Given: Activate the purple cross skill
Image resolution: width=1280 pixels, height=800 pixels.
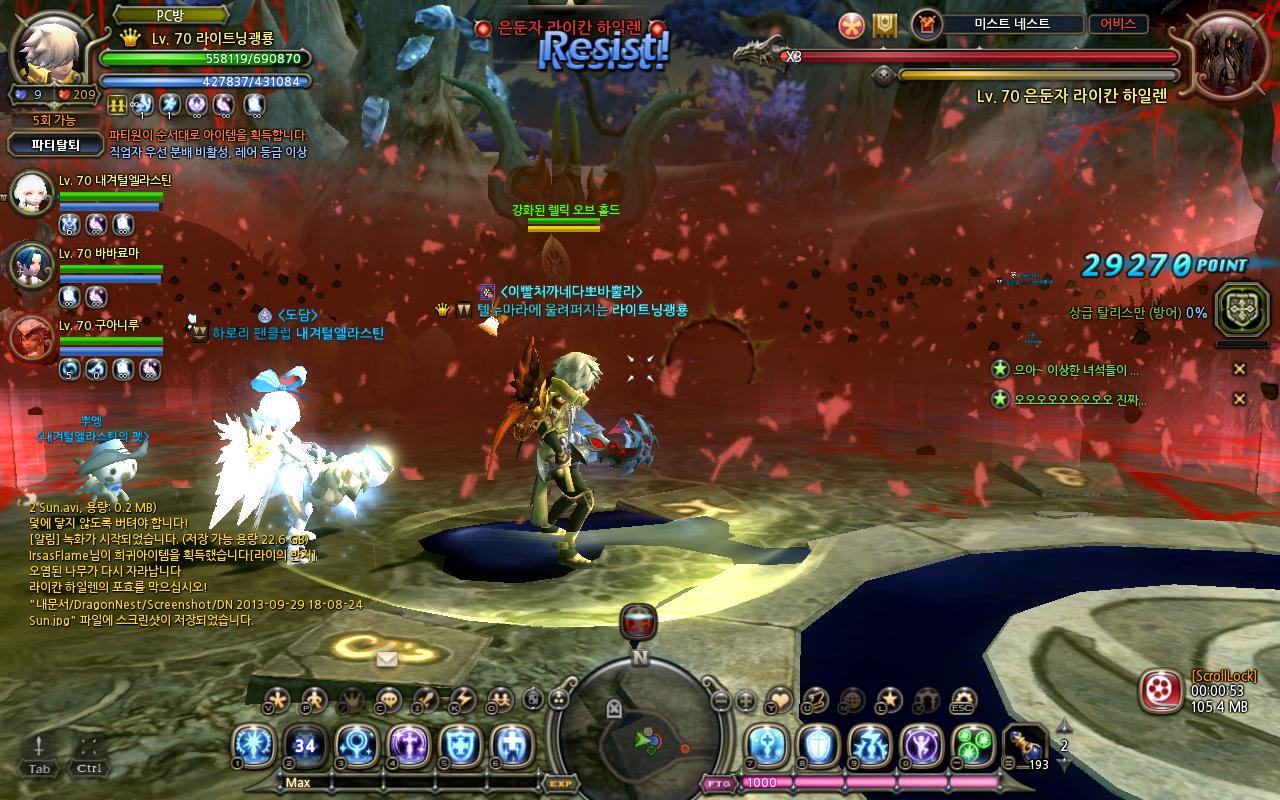Looking at the screenshot, I should 409,746.
